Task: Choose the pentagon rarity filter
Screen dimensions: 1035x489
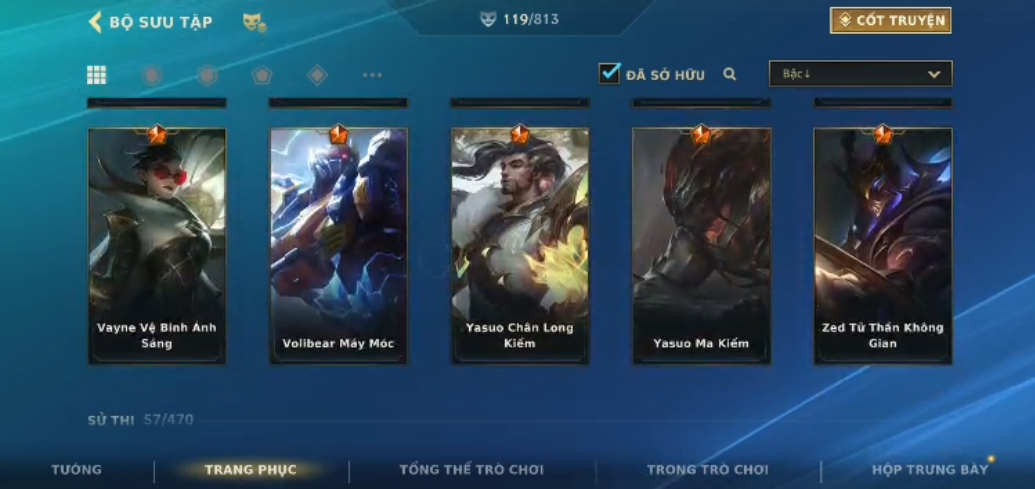Action: click(261, 75)
